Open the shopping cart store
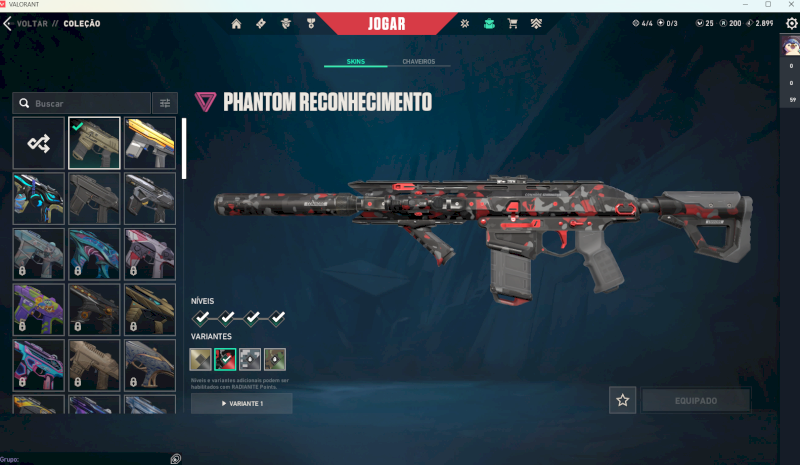Viewport: 800px width, 465px height. coord(513,23)
